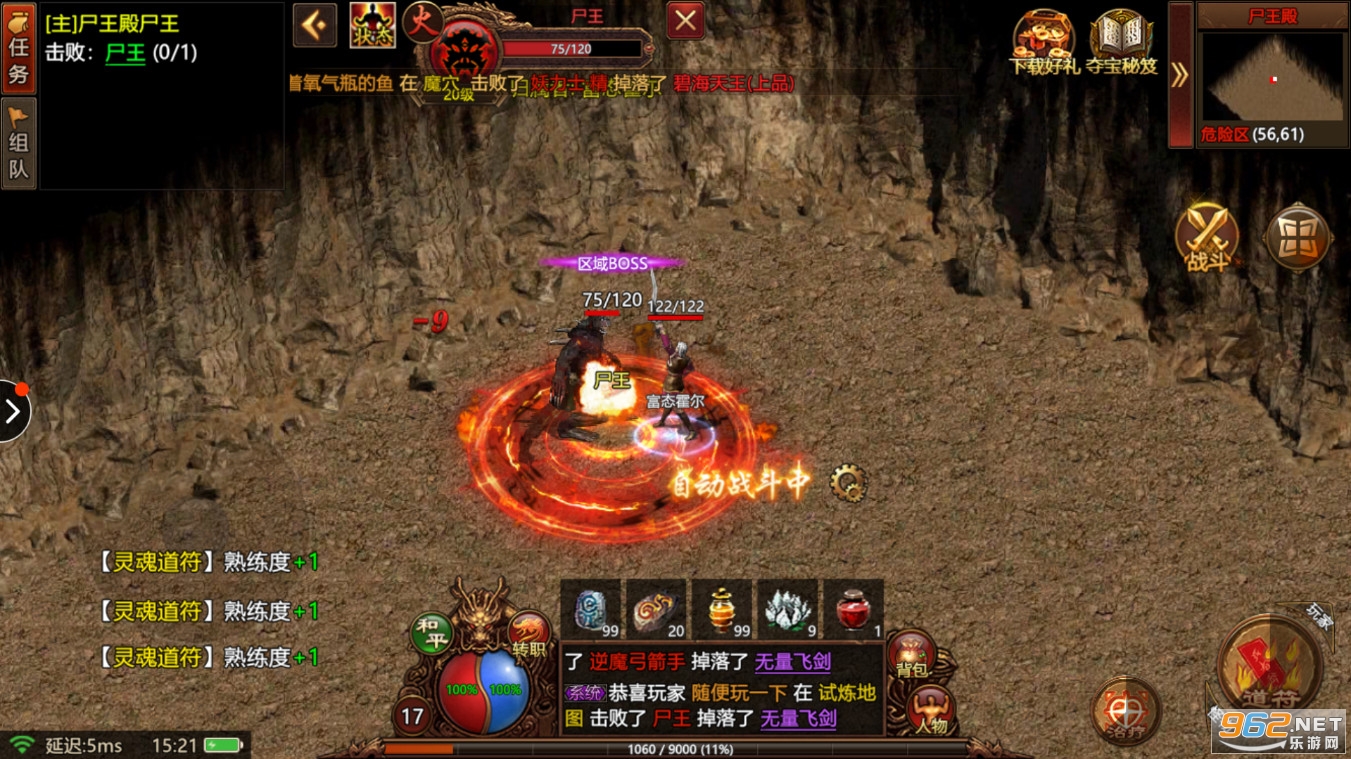Open auto-battle settings gear
The width and height of the screenshot is (1351, 759).
(x=849, y=484)
